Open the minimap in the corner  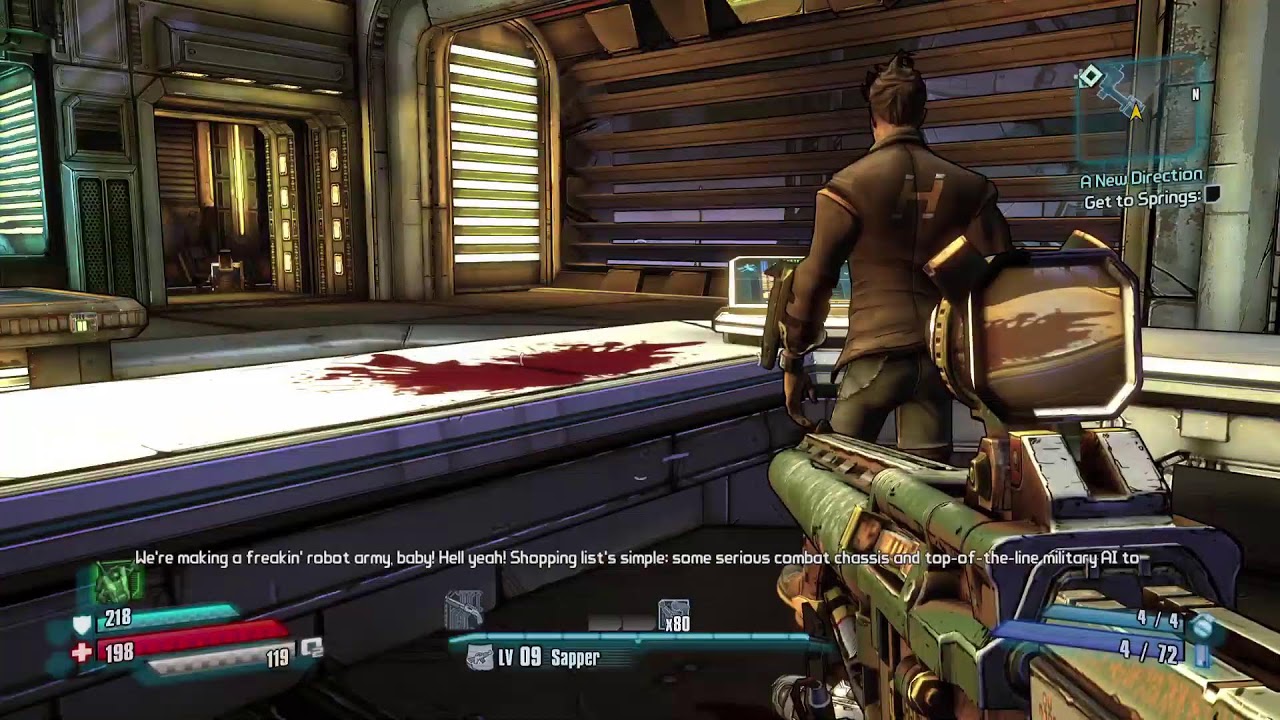(1138, 108)
